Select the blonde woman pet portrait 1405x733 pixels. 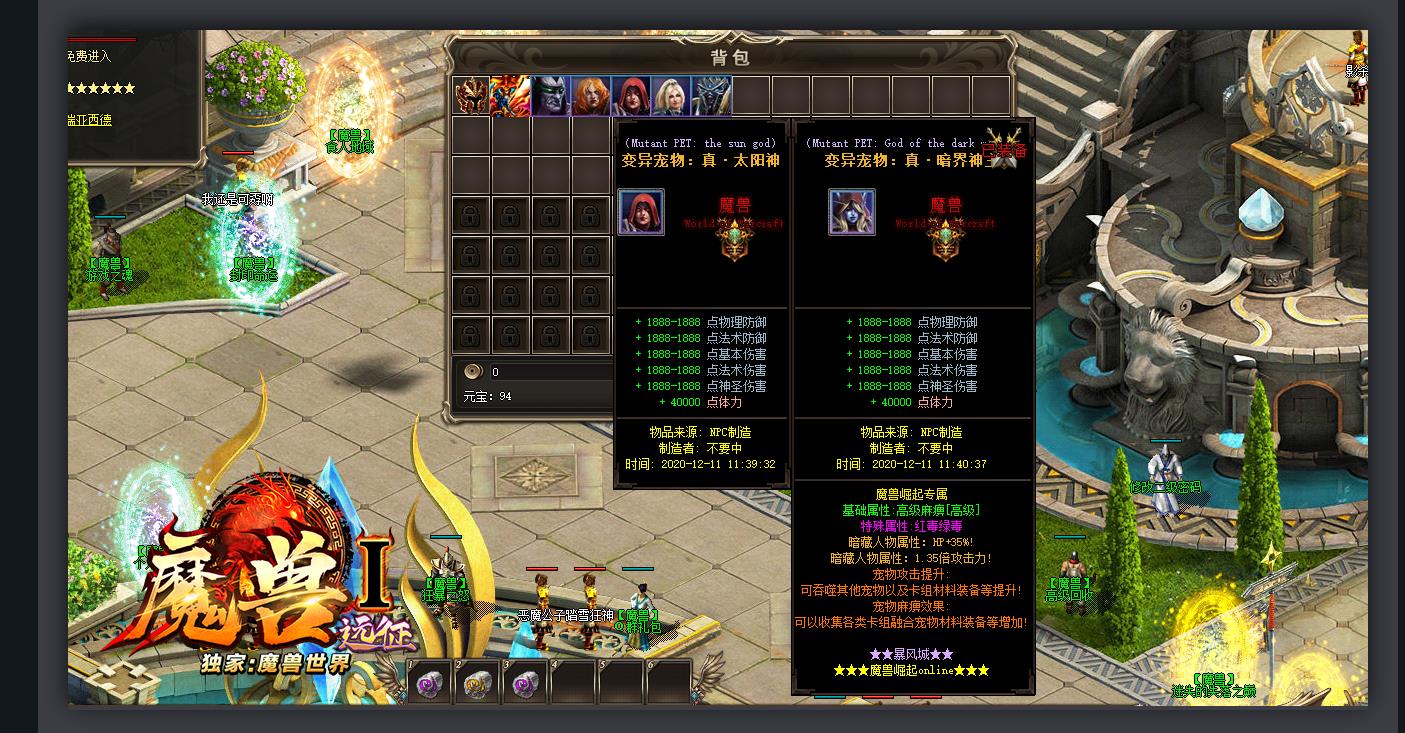tap(671, 96)
